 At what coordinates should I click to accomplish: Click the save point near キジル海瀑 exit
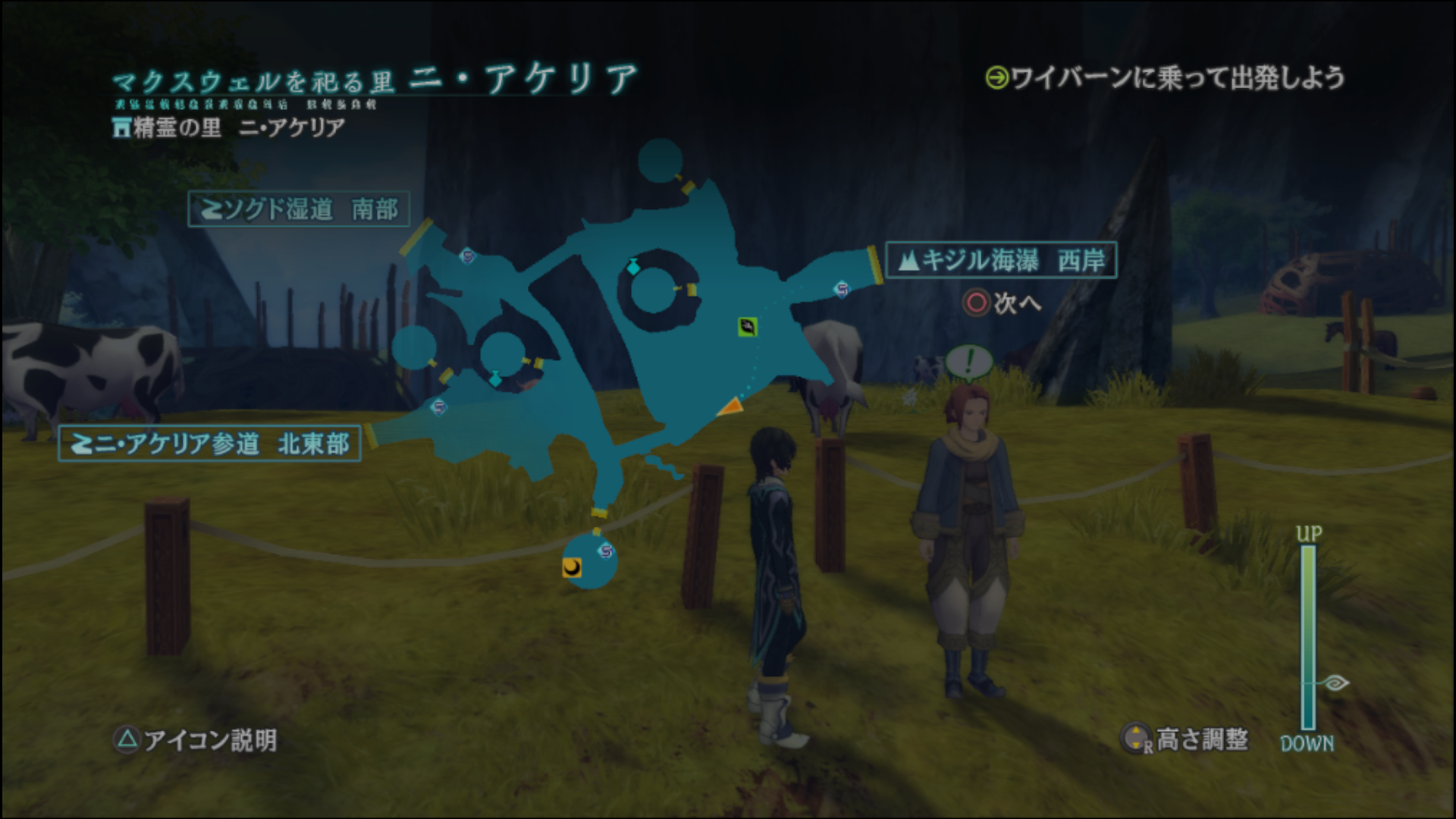click(841, 289)
